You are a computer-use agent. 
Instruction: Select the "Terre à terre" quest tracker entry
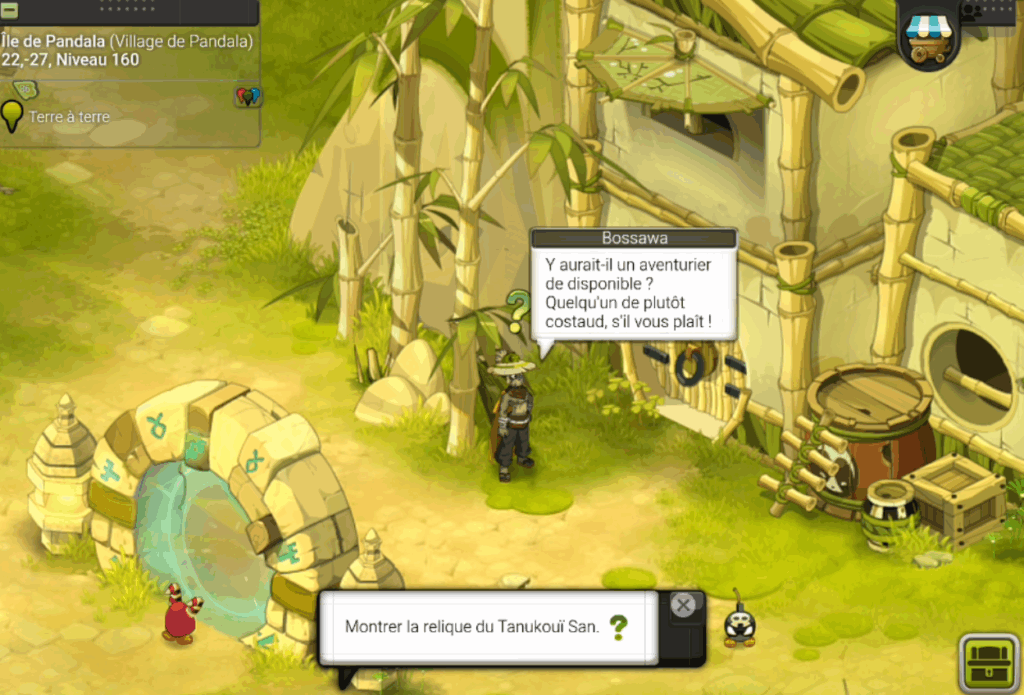pos(68,117)
